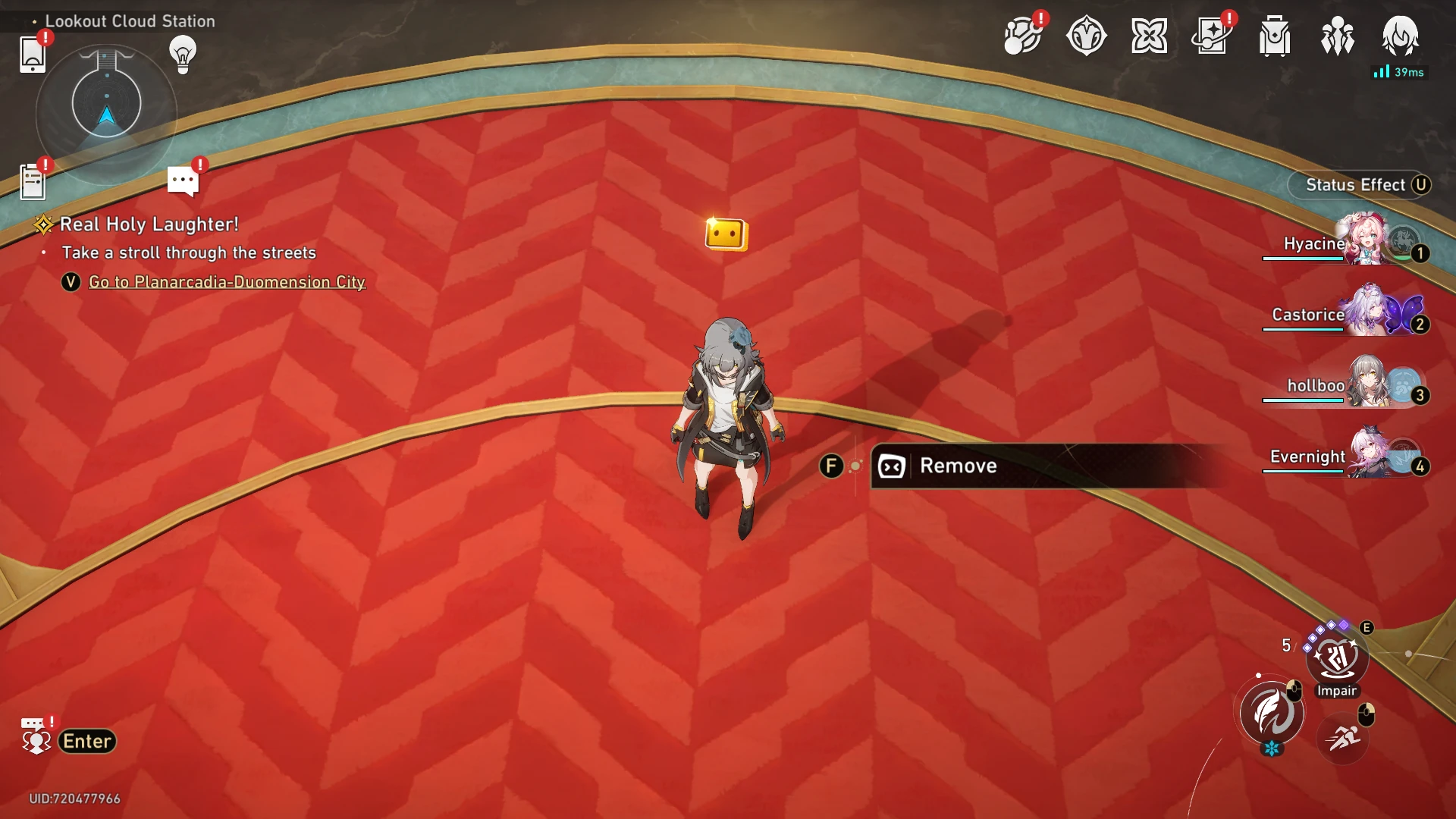
Task: Use the basic attack feather icon
Action: click(x=1272, y=713)
